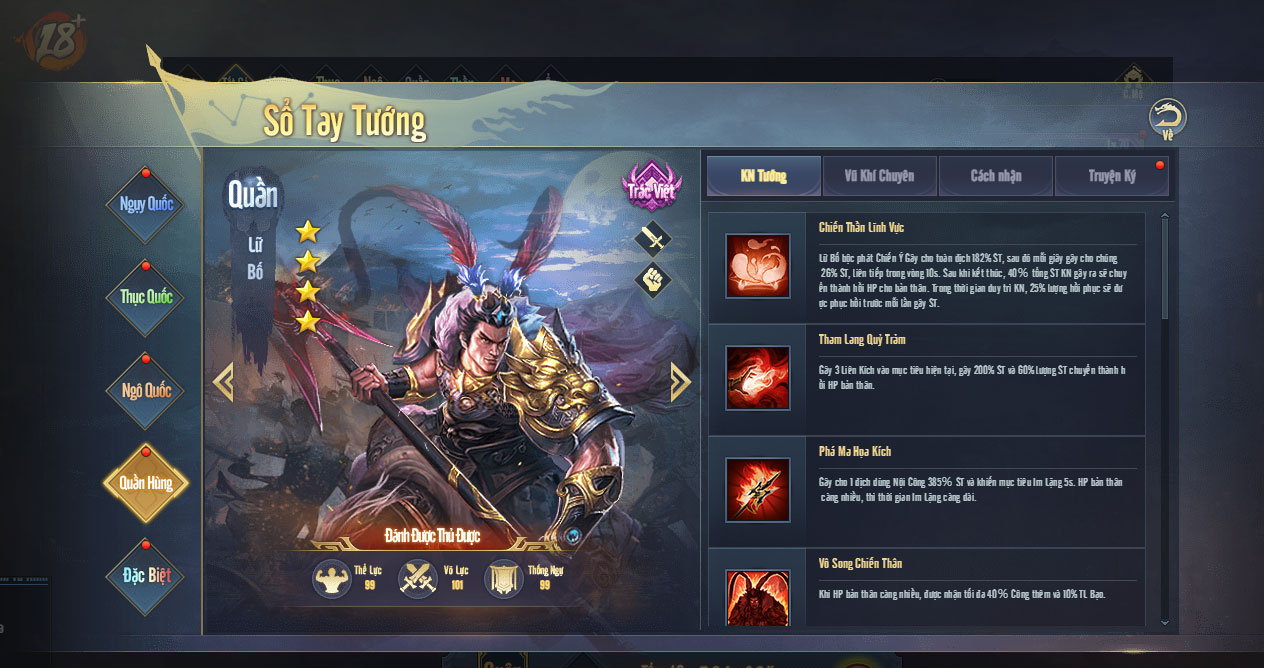Image resolution: width=1264 pixels, height=668 pixels.
Task: Click the Phá Ma Họa Kích skill icon
Action: click(x=758, y=490)
